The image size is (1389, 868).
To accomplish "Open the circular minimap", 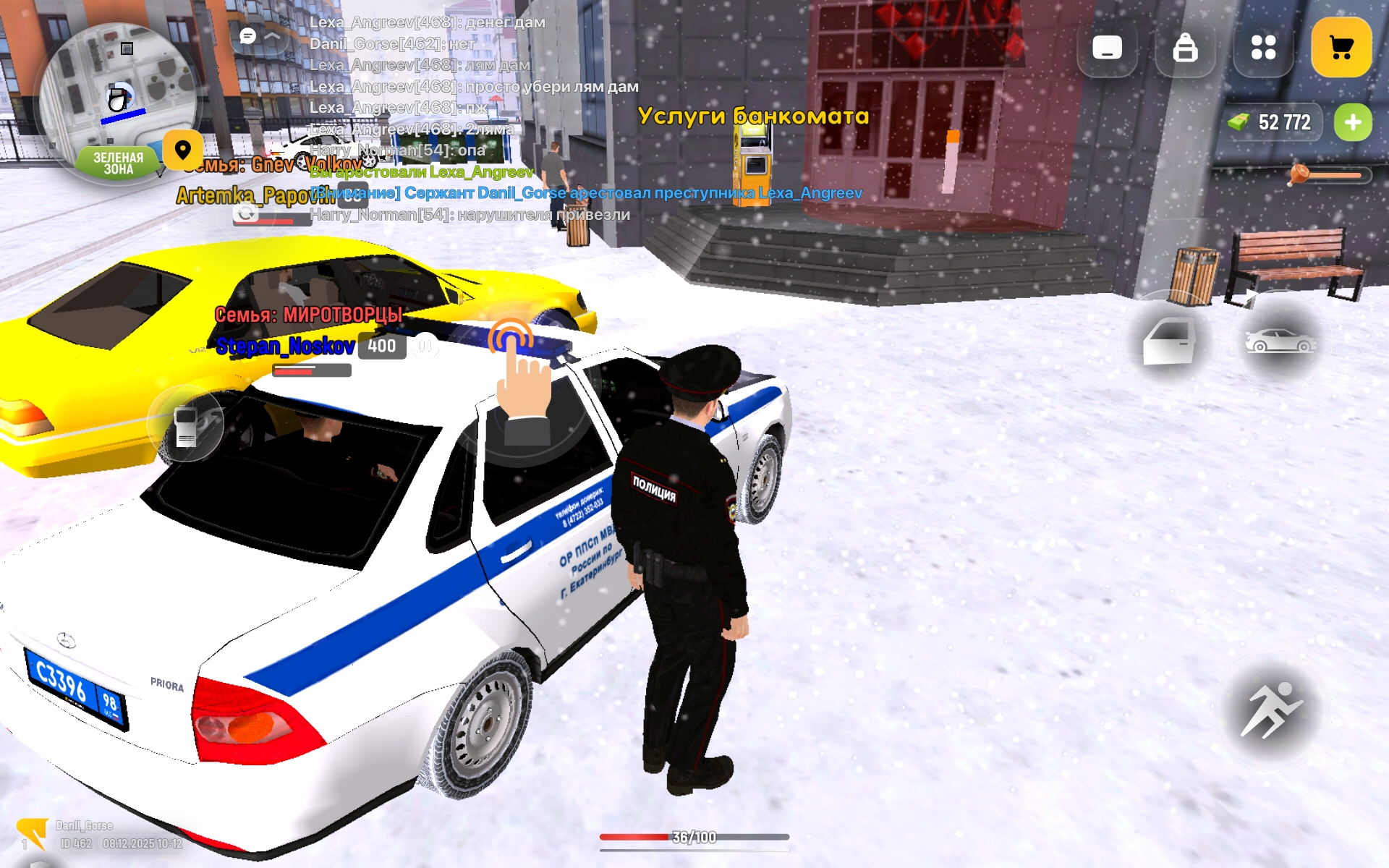I will 117,94.
